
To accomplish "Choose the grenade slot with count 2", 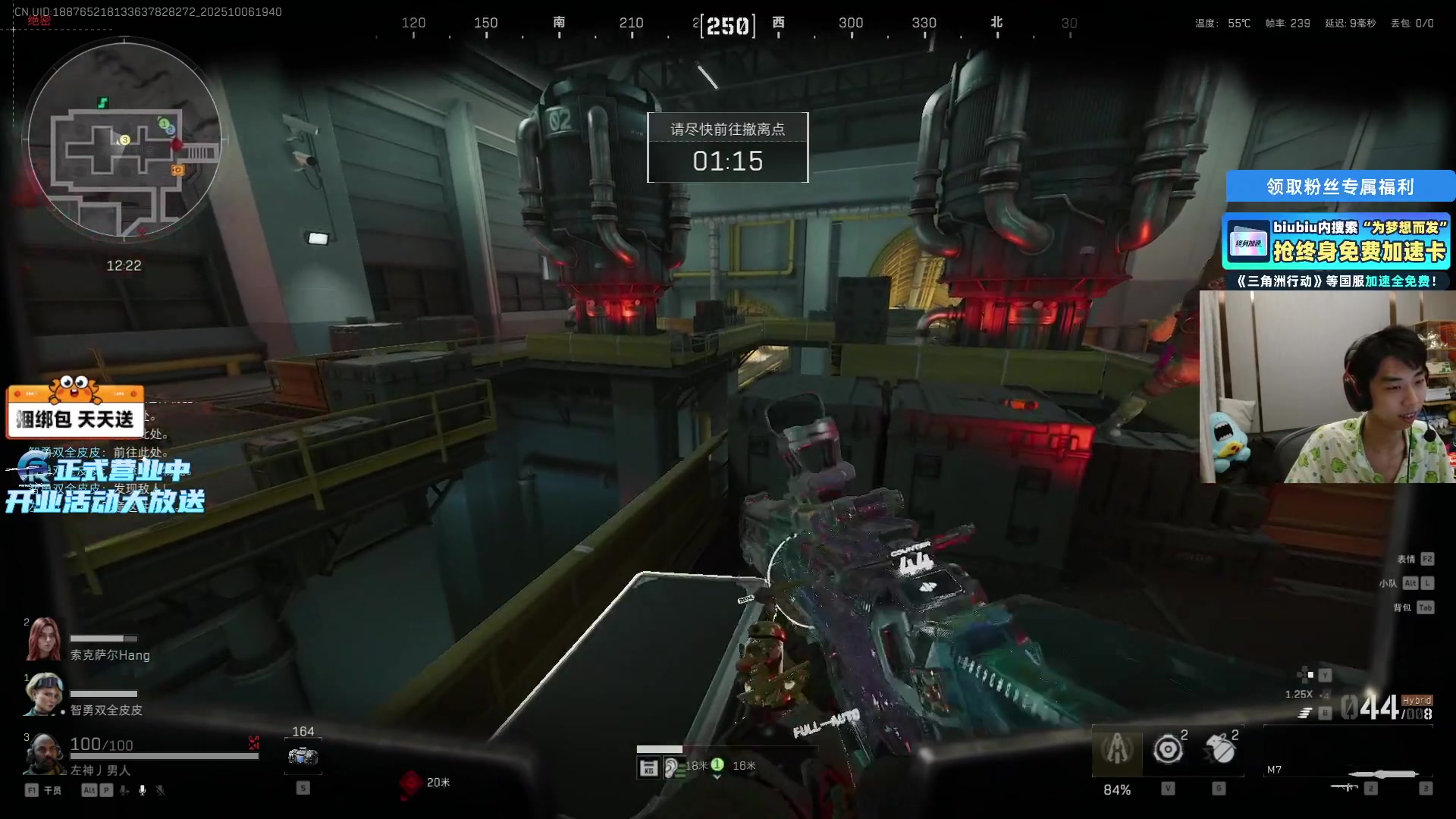I will (x=1220, y=749).
